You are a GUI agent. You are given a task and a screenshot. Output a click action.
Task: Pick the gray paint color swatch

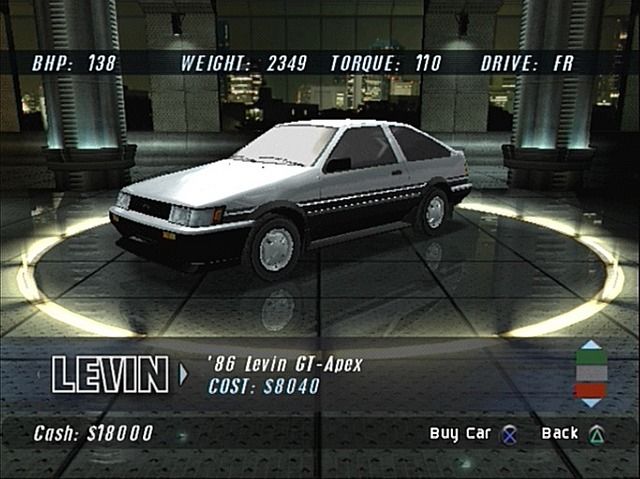pyautogui.click(x=591, y=373)
